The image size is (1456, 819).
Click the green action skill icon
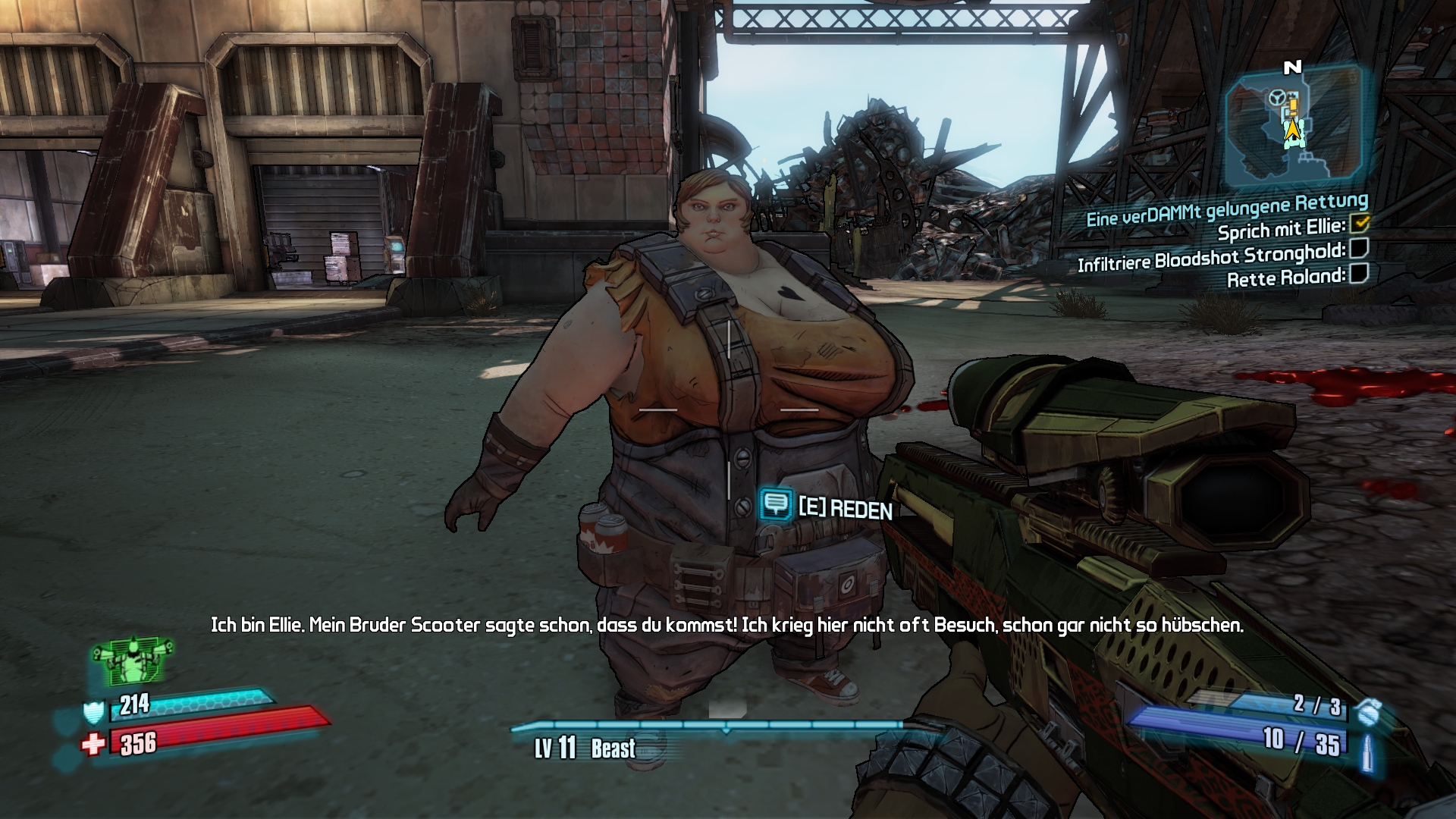coord(133,660)
